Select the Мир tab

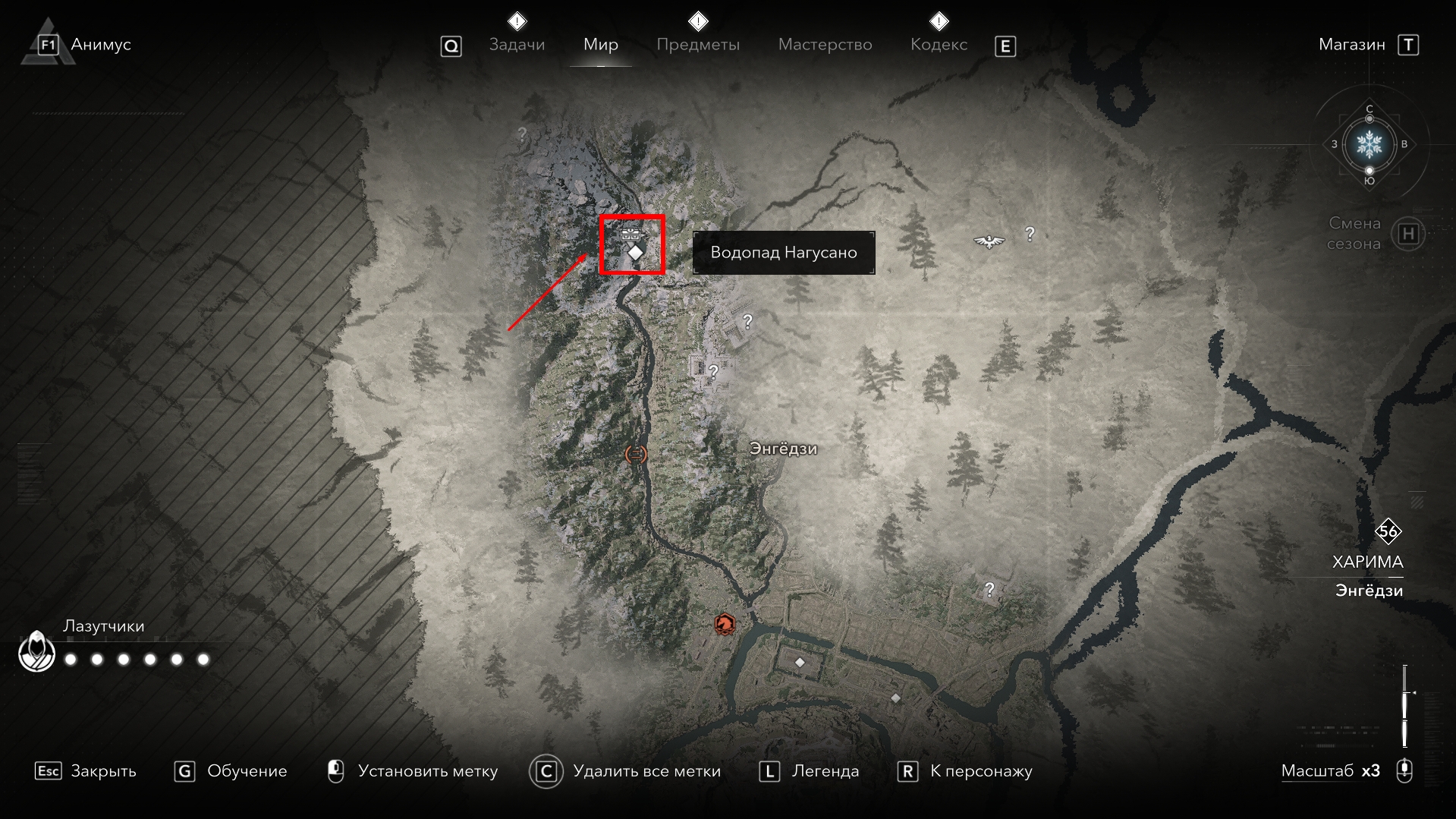click(600, 45)
